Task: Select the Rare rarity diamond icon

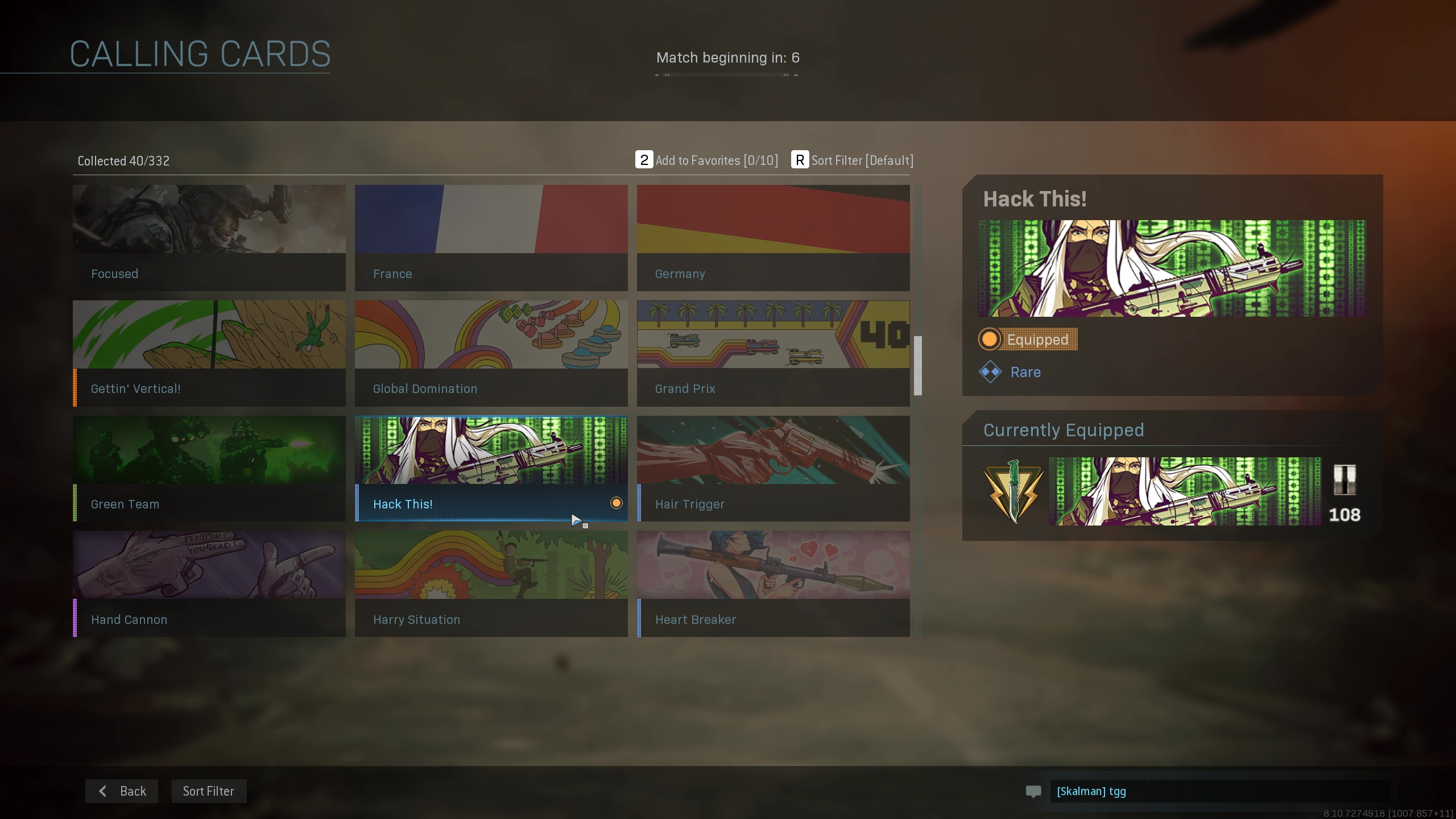Action: (x=990, y=373)
